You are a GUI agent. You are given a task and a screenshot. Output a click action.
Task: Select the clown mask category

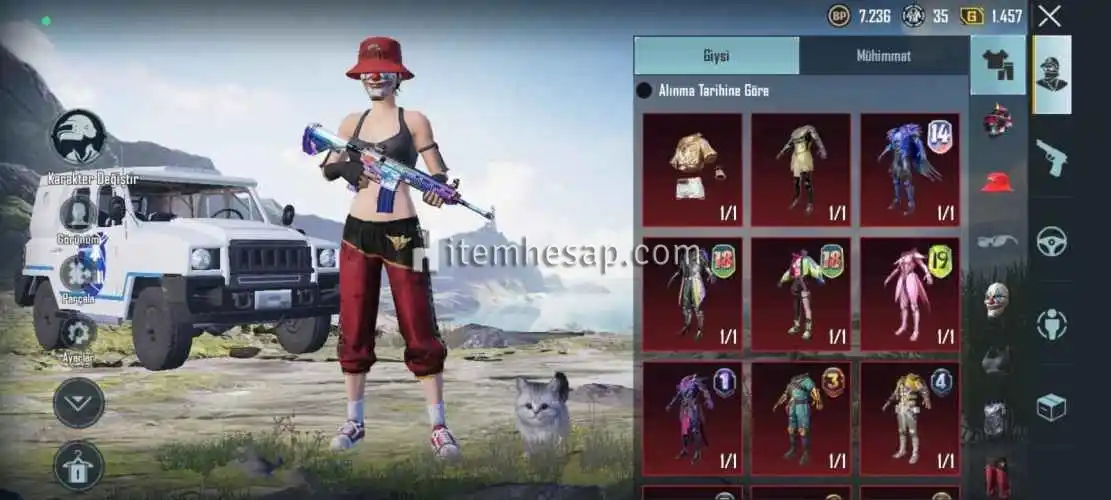pyautogui.click(x=997, y=299)
